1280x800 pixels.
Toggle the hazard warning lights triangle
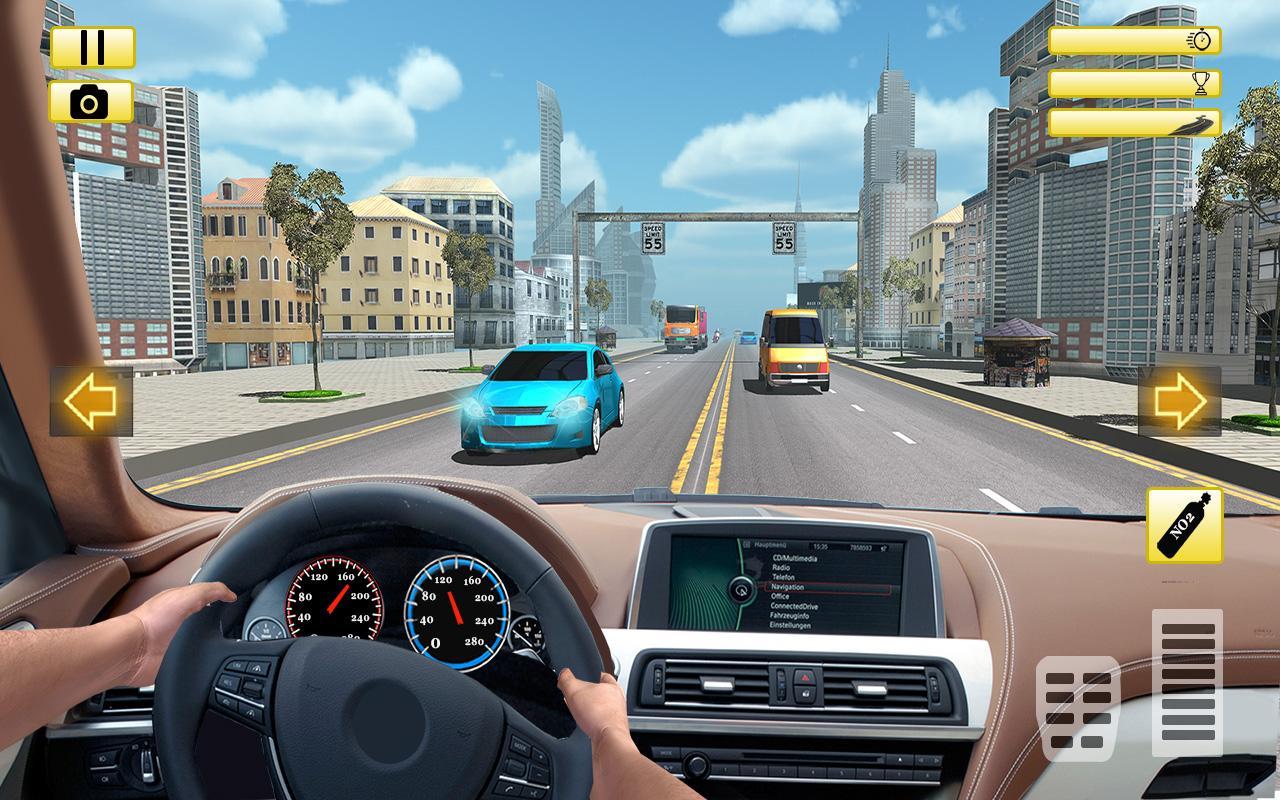click(805, 677)
